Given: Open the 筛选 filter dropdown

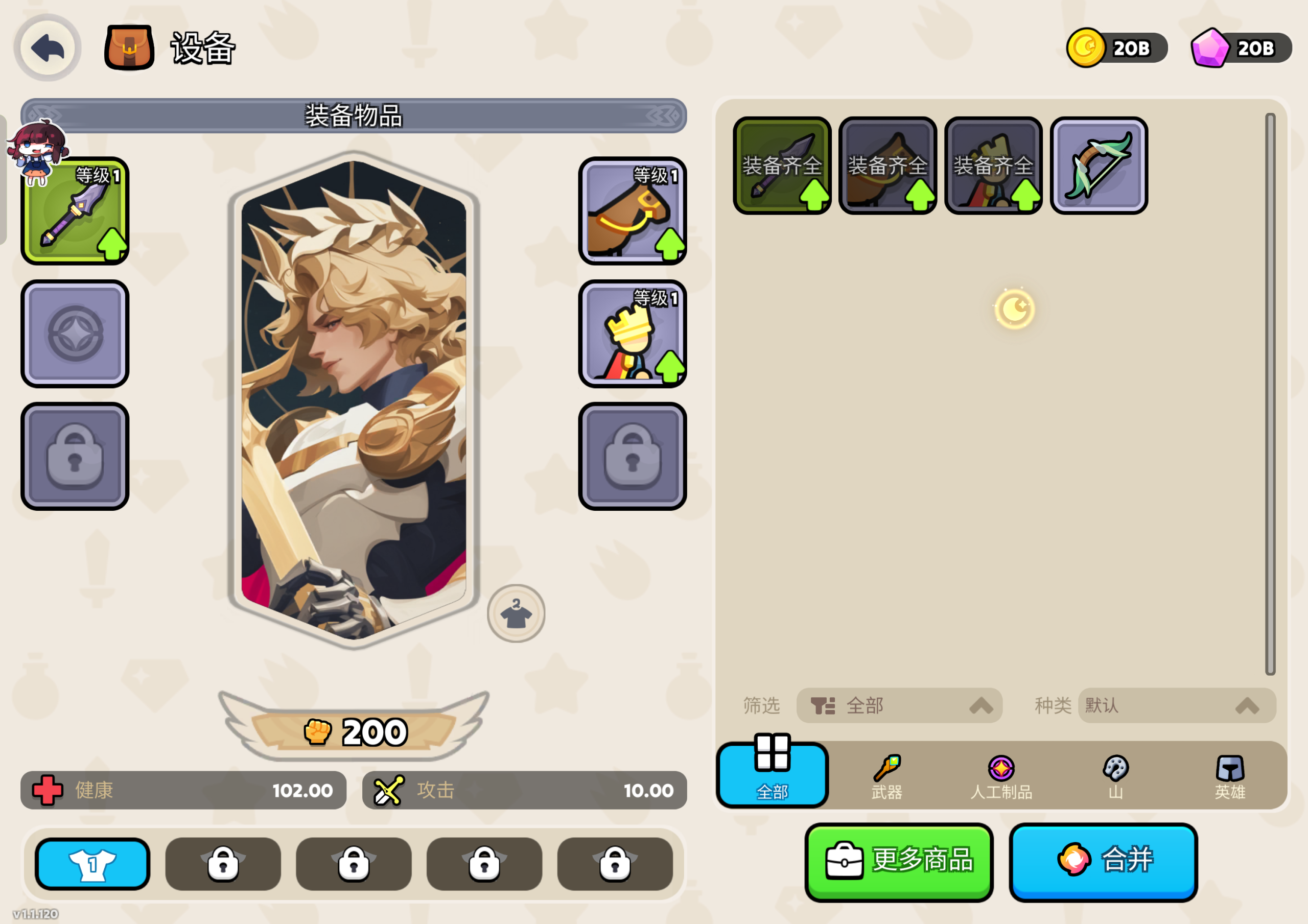Looking at the screenshot, I should point(899,706).
